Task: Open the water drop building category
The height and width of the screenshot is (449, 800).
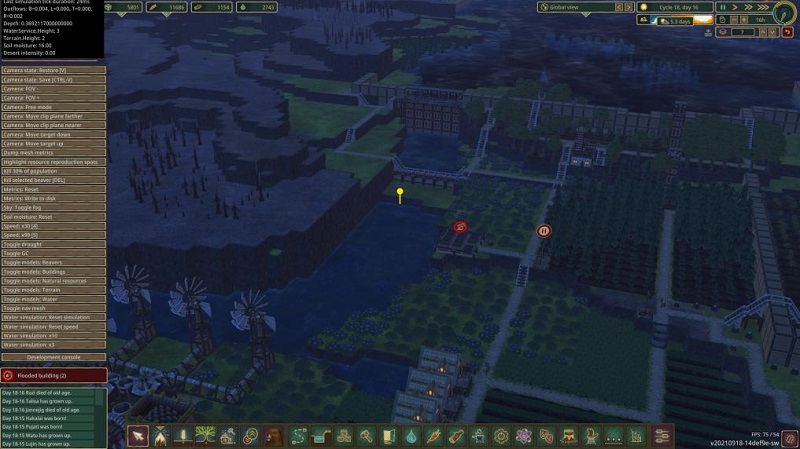Action: click(x=411, y=436)
